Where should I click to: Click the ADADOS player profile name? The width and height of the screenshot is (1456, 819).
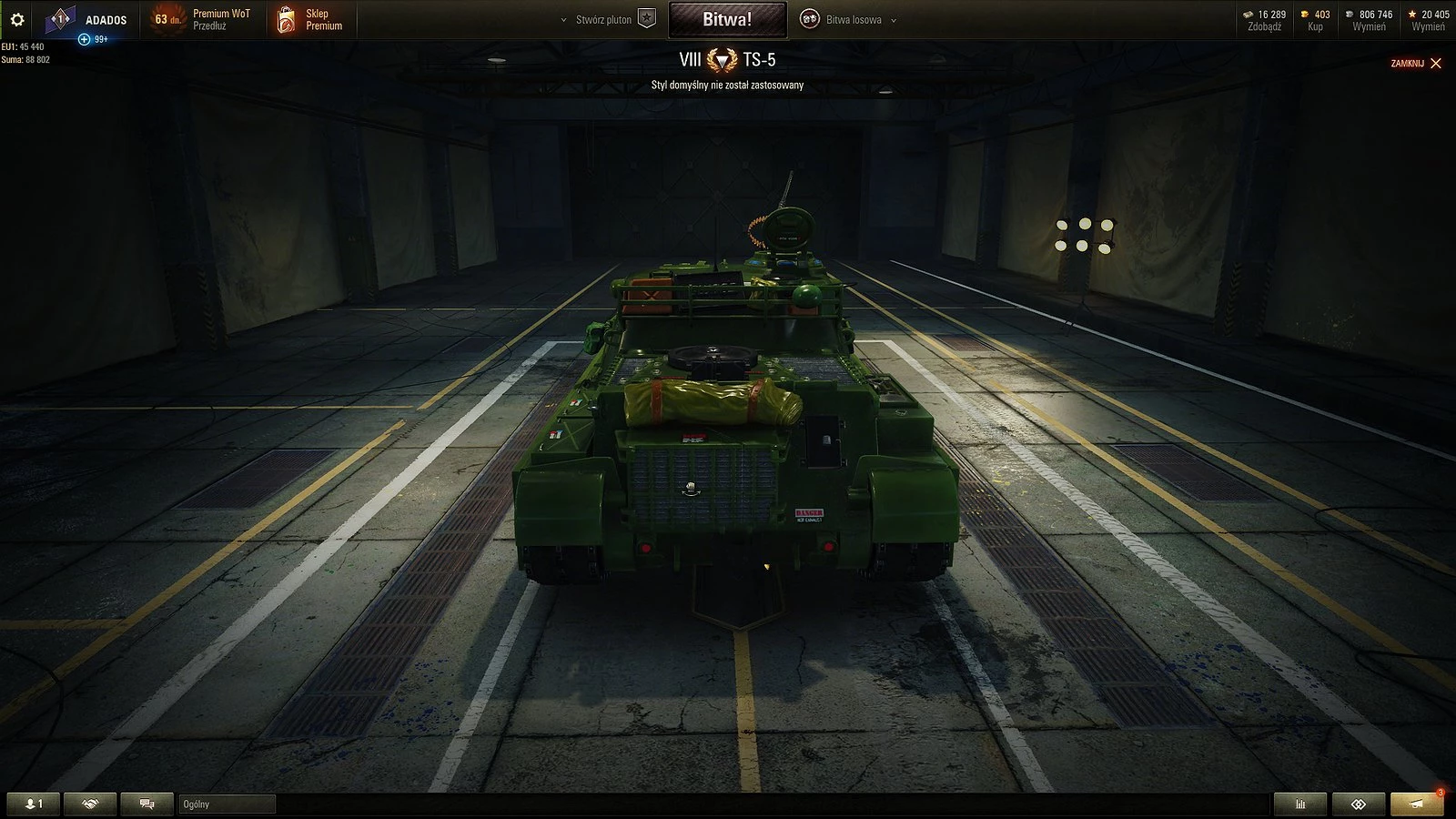click(x=106, y=19)
